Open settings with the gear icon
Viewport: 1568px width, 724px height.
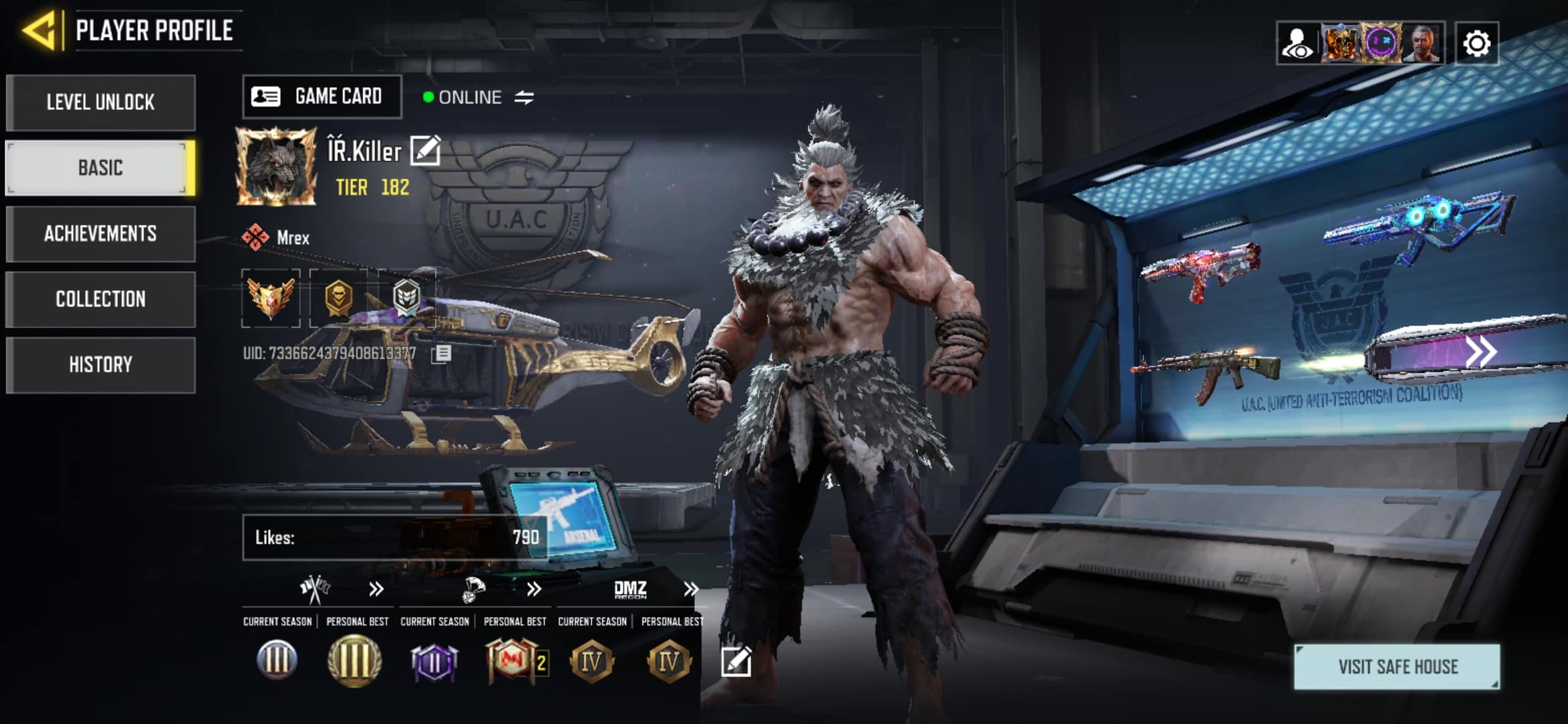[1477, 44]
